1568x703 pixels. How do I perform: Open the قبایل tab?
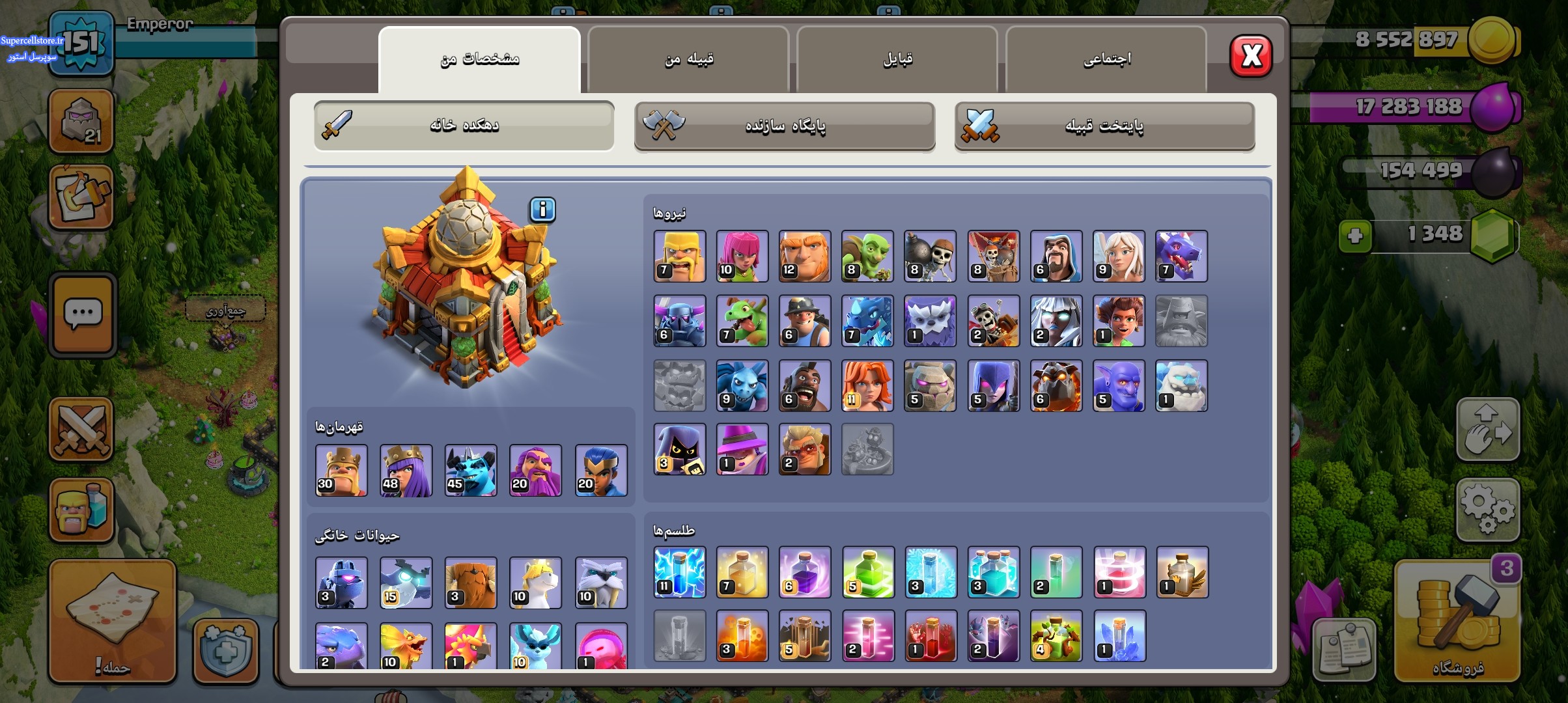pos(897,60)
